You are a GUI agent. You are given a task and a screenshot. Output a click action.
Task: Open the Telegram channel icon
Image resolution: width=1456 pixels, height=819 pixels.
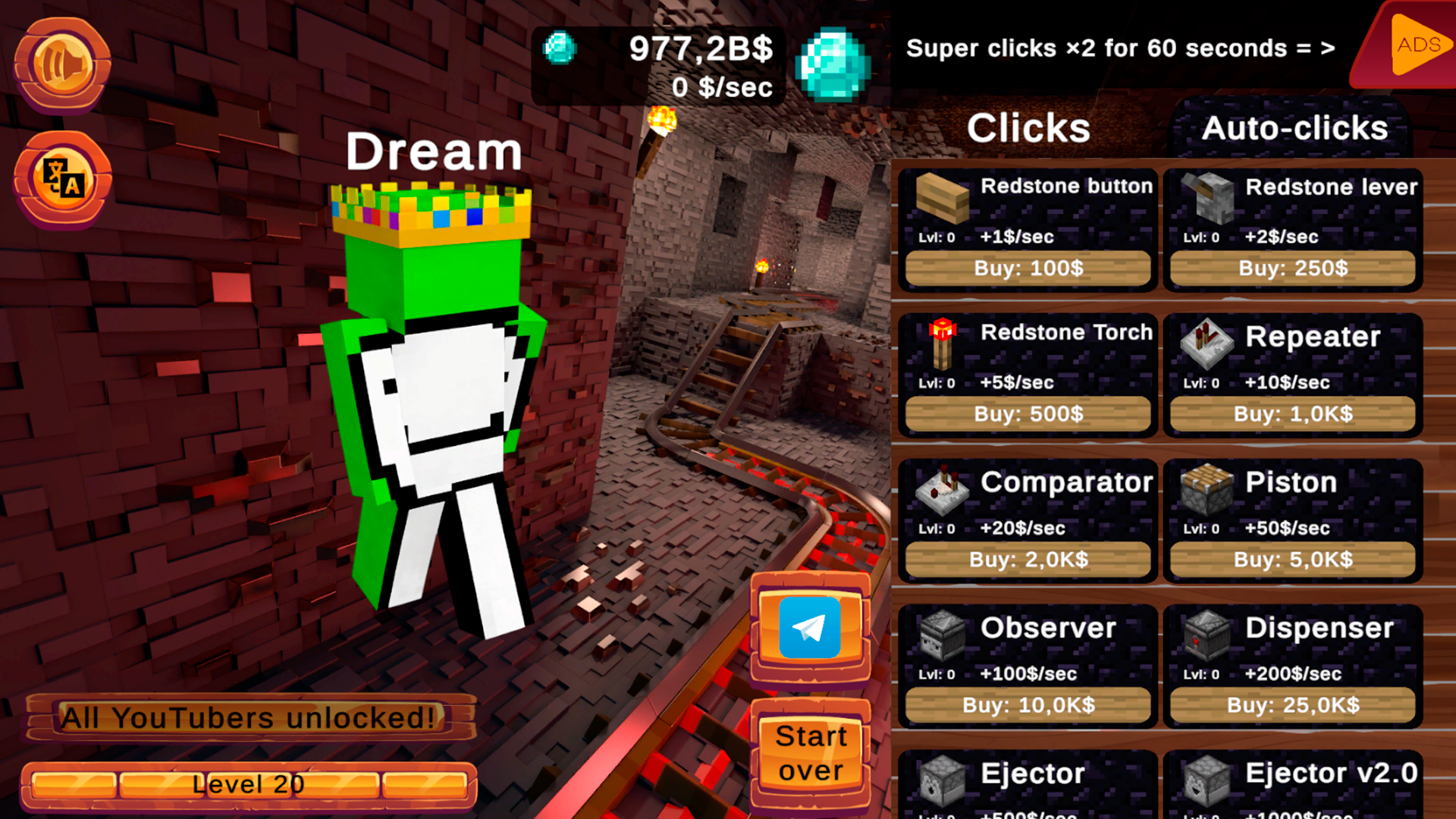pyautogui.click(x=809, y=628)
